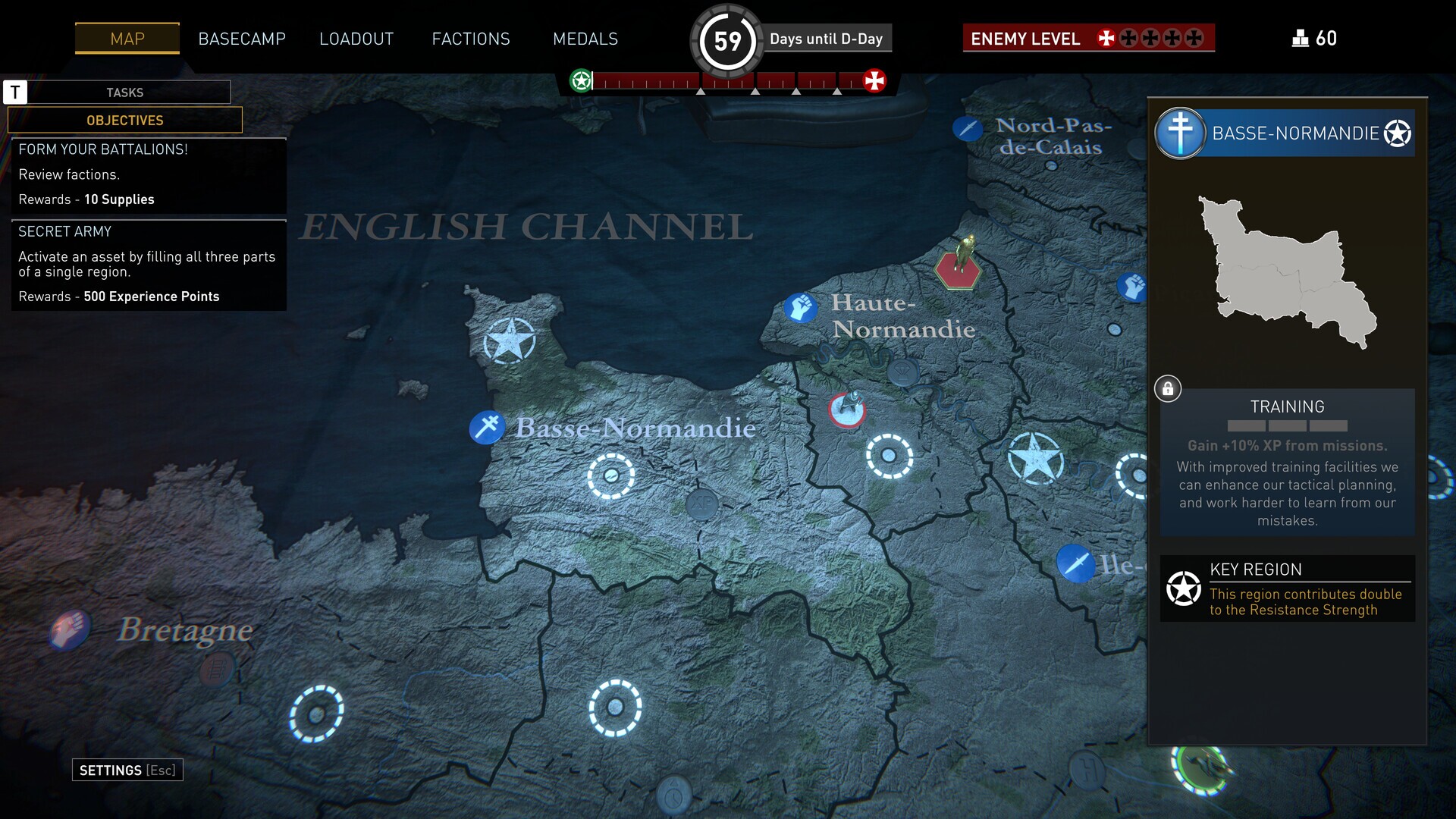Click the green resistance star on the D-Day bar
Screen dimensions: 1456x819
point(581,79)
